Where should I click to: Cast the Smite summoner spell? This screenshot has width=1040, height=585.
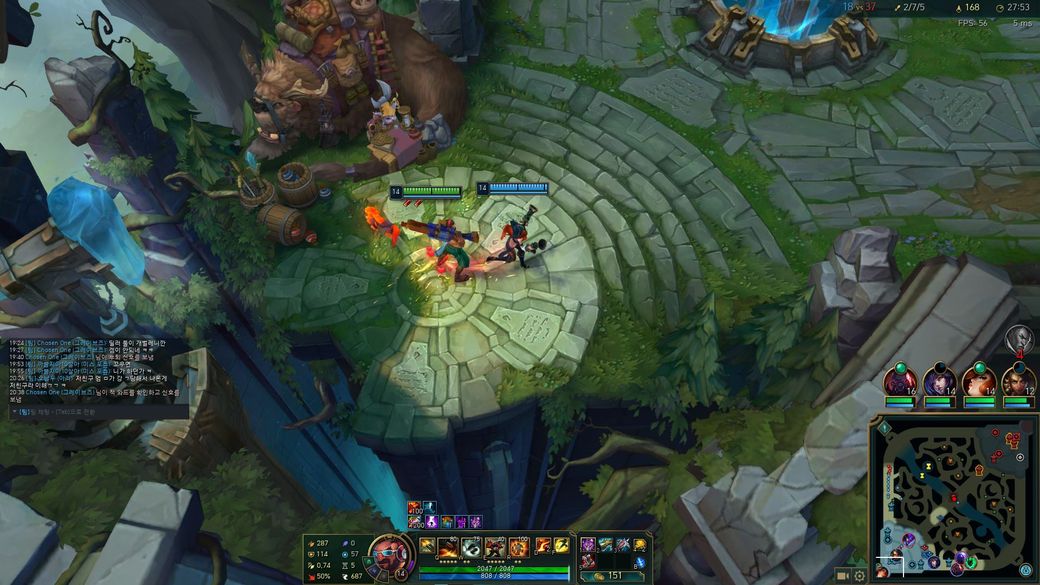[543, 545]
